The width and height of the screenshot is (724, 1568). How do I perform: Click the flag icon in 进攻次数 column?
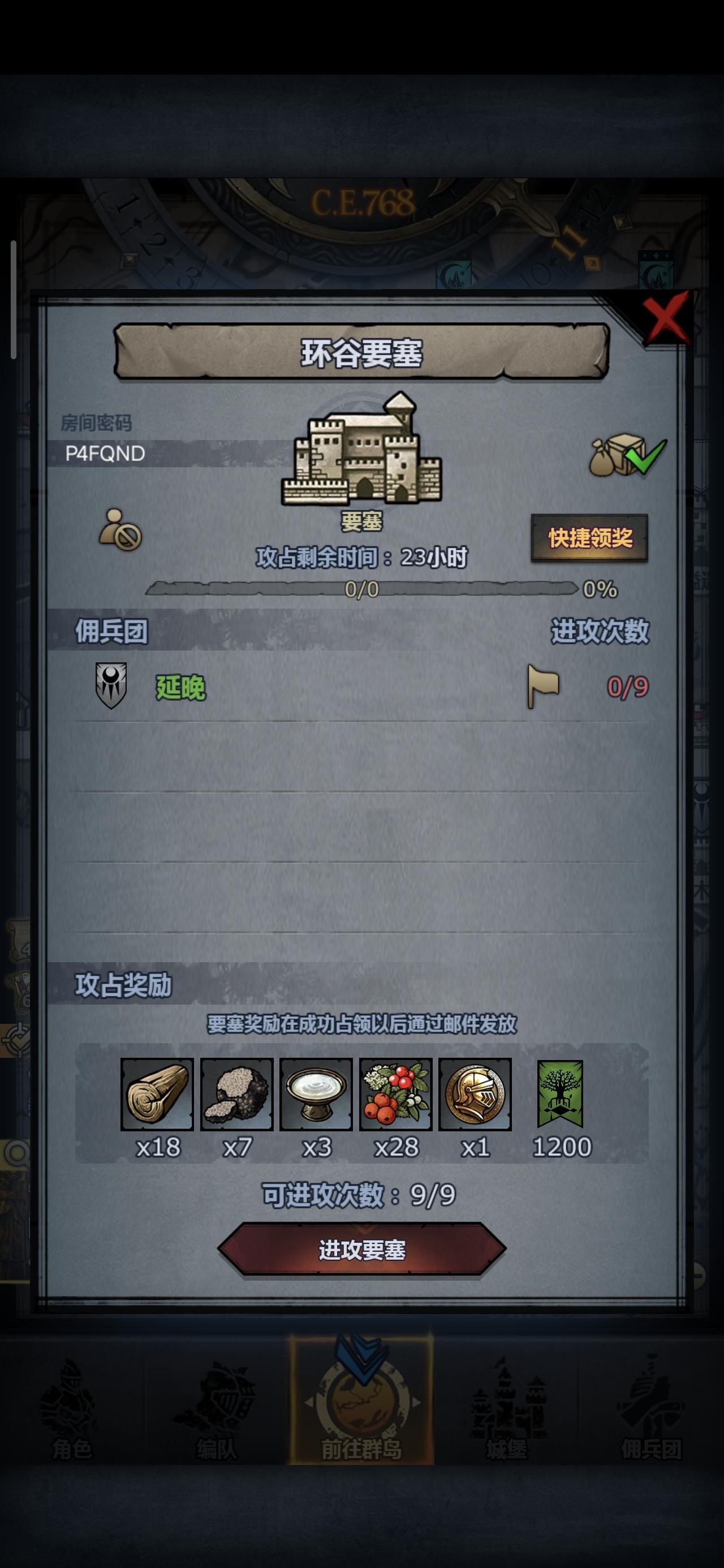pos(544,685)
